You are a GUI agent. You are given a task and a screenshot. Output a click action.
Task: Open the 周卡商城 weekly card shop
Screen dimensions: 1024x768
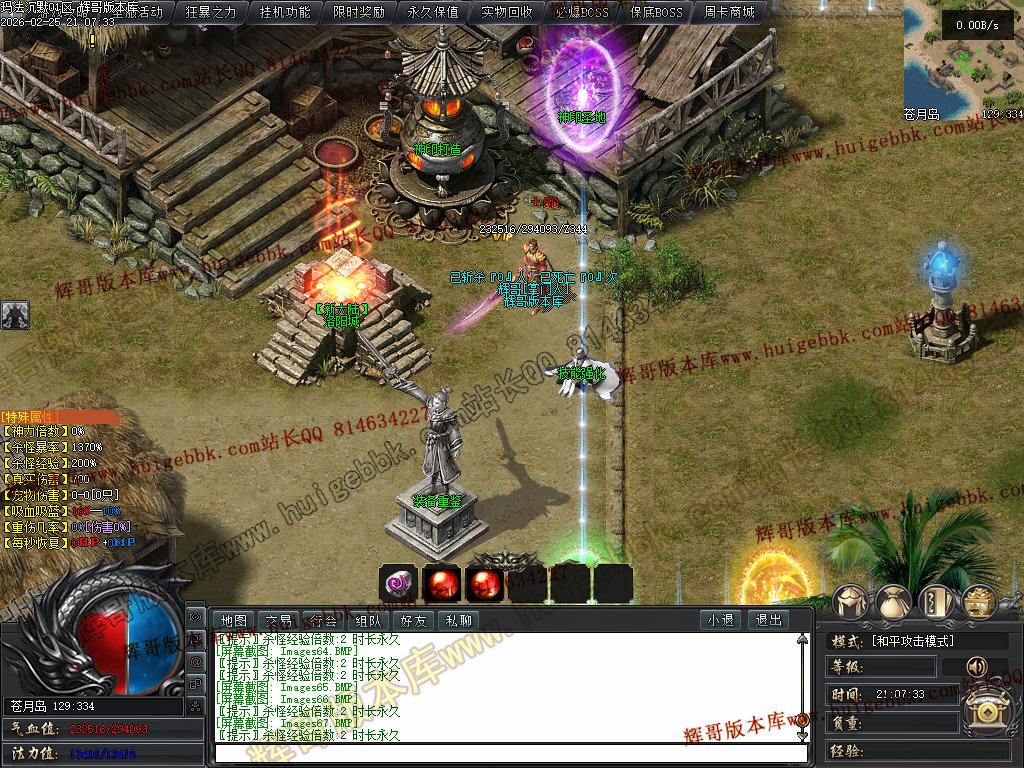[x=729, y=12]
